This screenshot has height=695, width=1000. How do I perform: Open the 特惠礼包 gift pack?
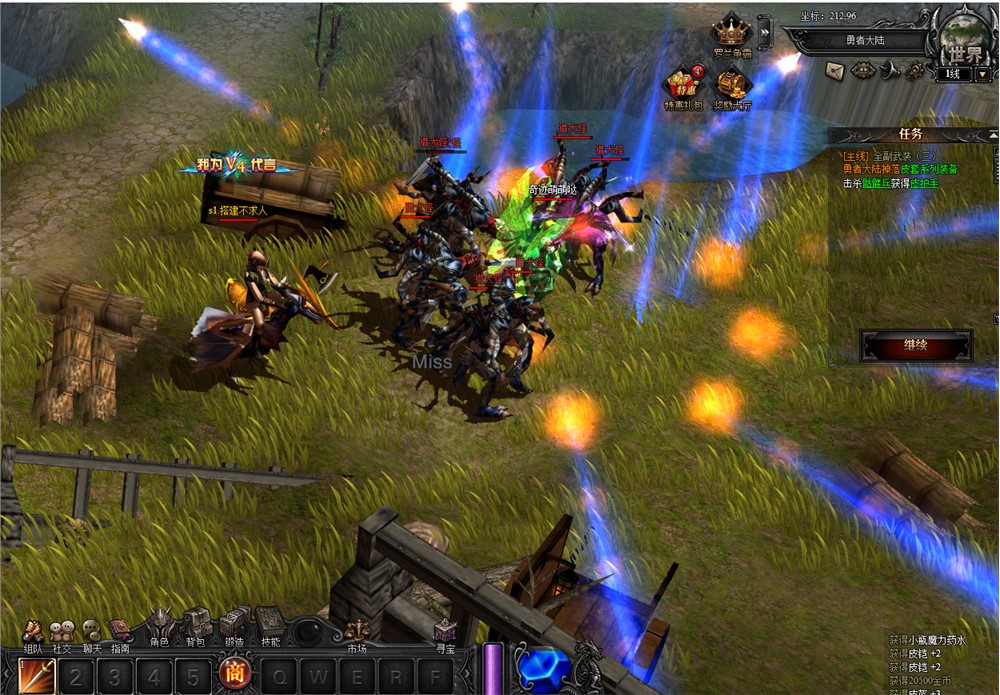pyautogui.click(x=684, y=84)
